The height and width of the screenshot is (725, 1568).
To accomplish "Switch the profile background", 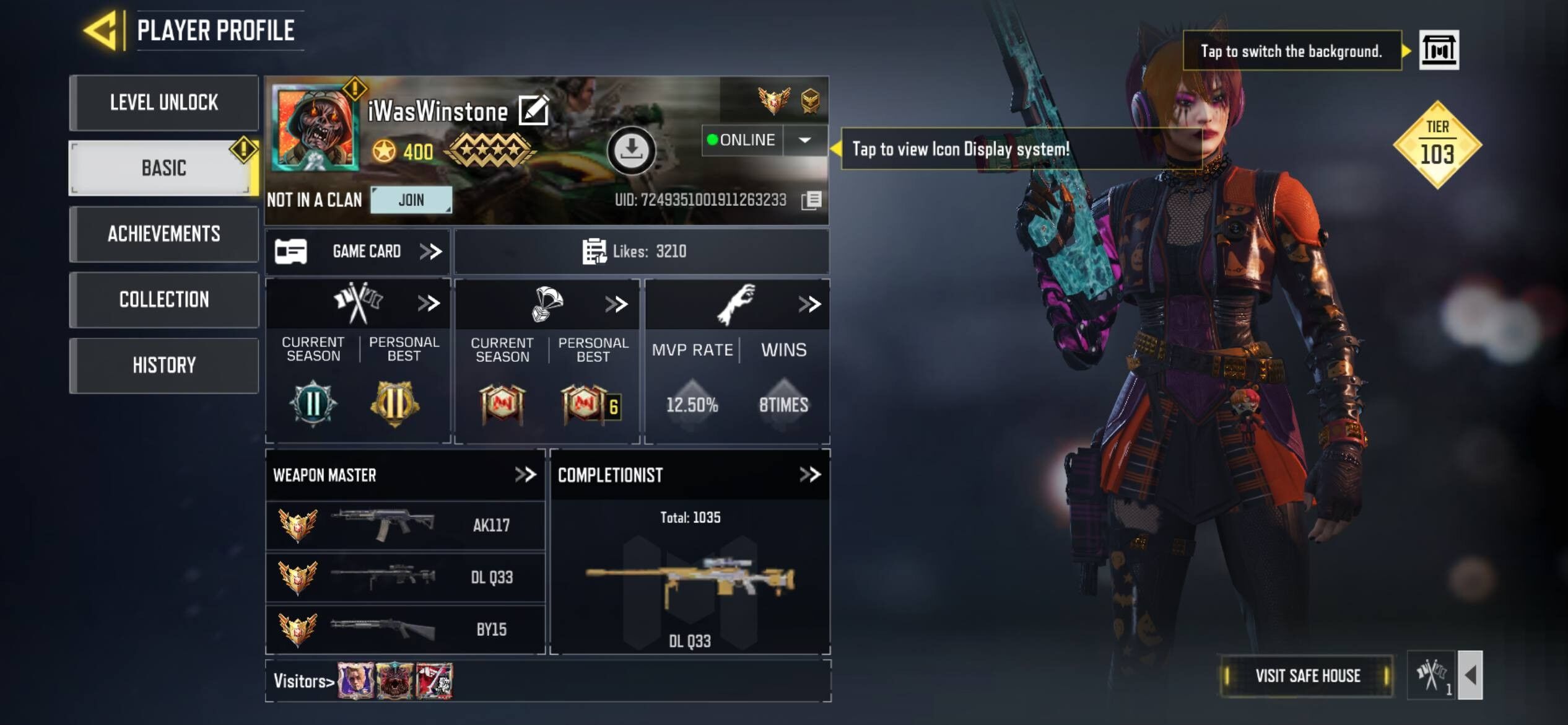I will [x=1439, y=50].
